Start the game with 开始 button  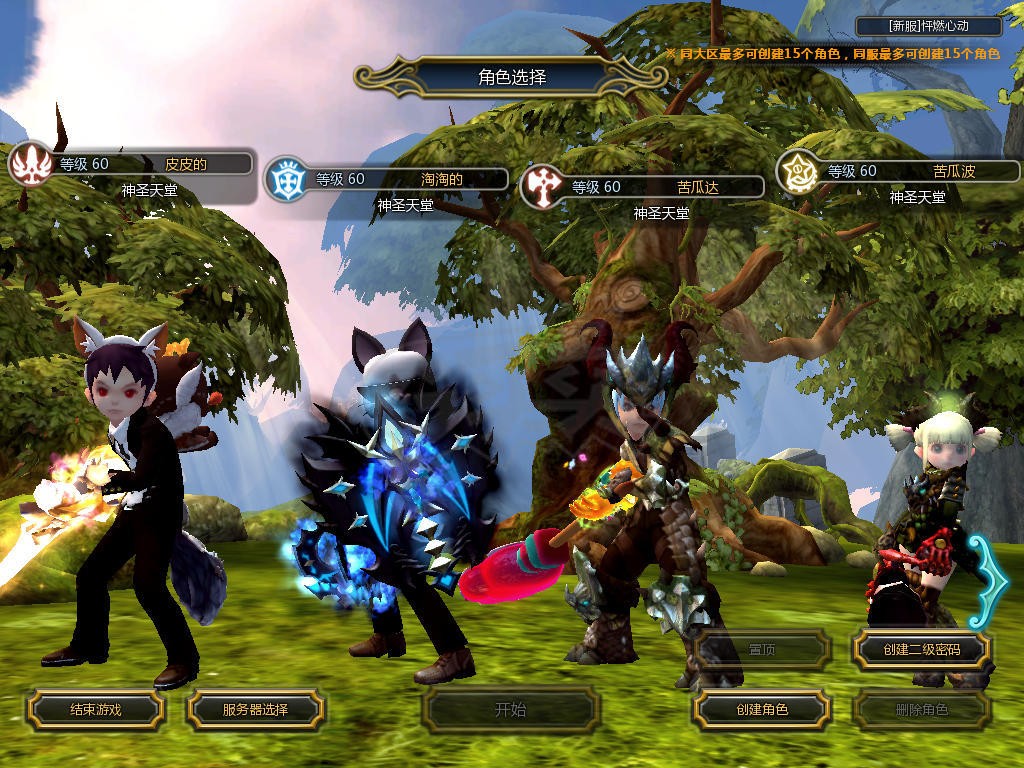(x=510, y=710)
